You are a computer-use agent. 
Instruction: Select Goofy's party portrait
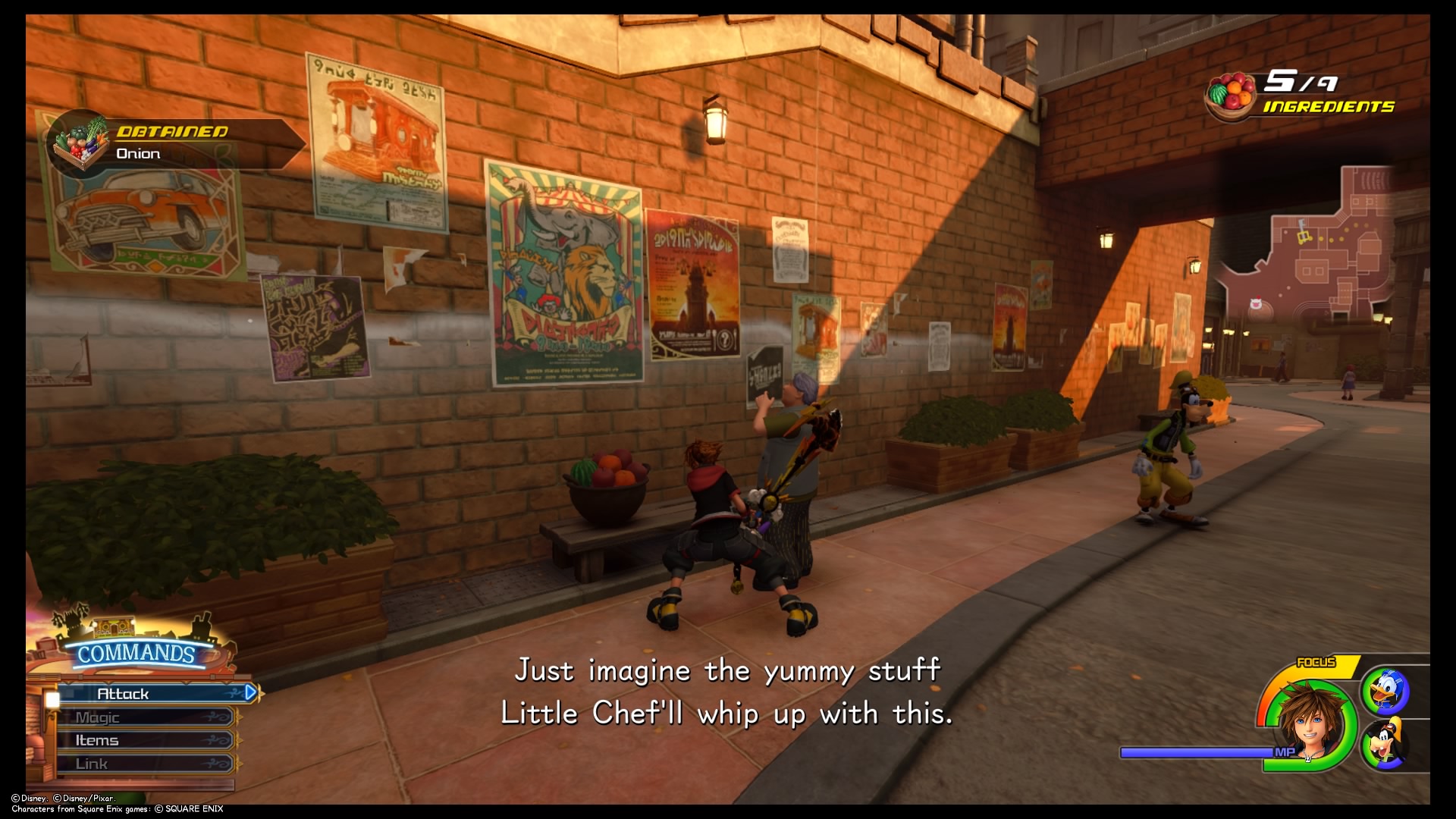point(1387,744)
